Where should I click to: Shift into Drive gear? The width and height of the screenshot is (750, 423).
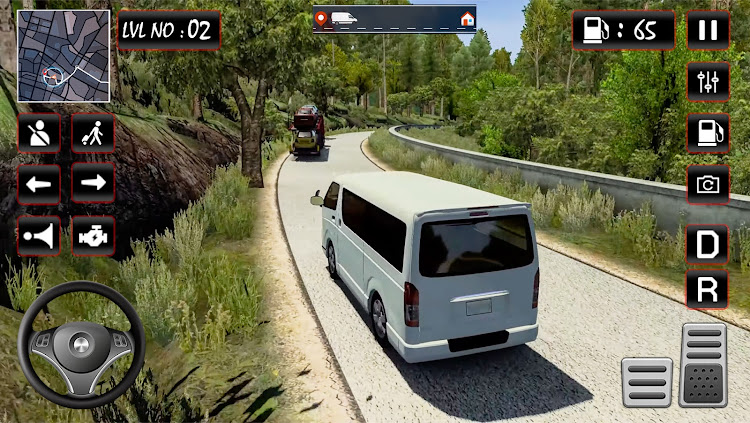tap(707, 244)
